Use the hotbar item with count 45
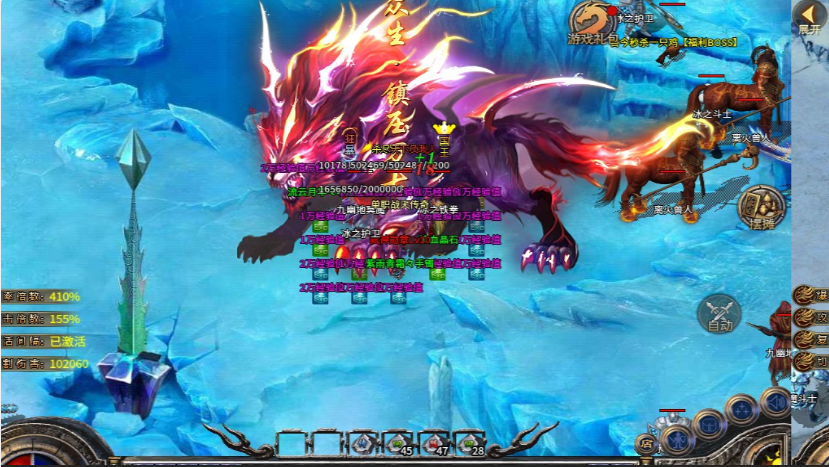The image size is (829, 467). point(364,443)
